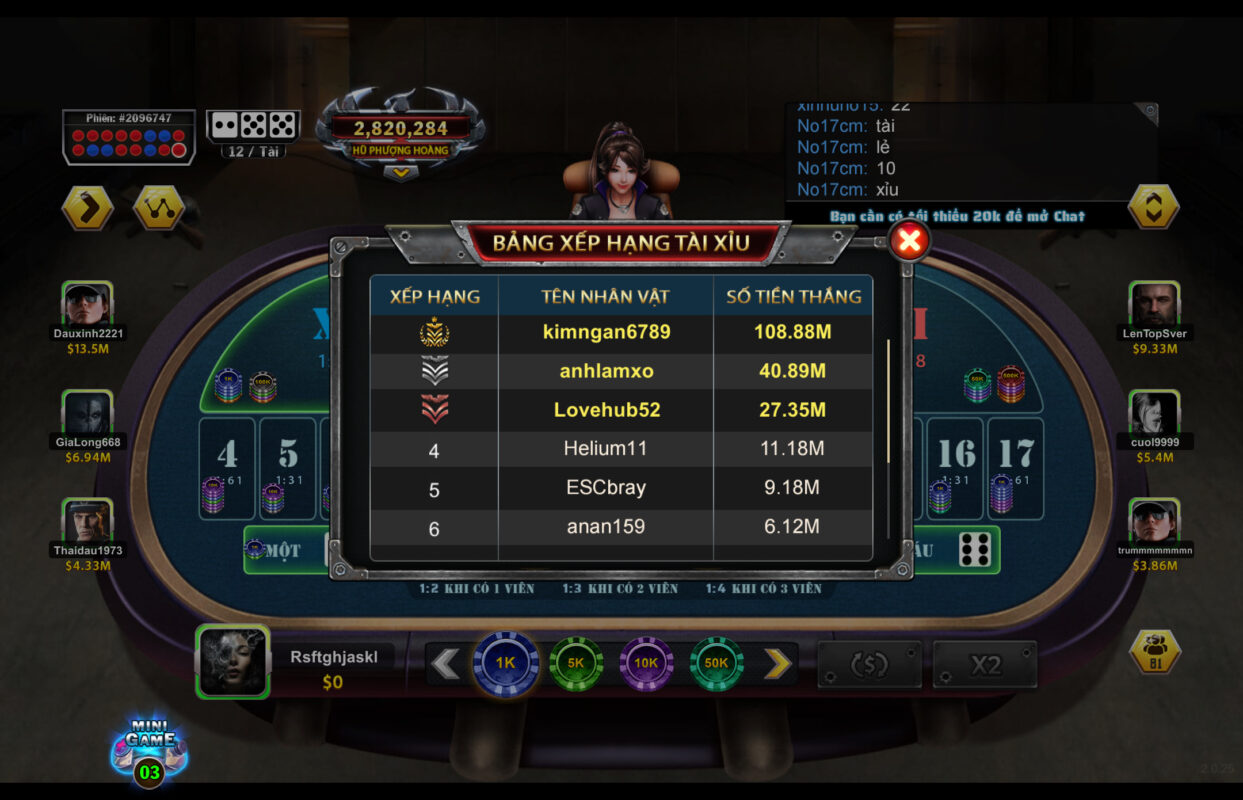Open the Mini Game menu
The image size is (1243, 800).
149,750
